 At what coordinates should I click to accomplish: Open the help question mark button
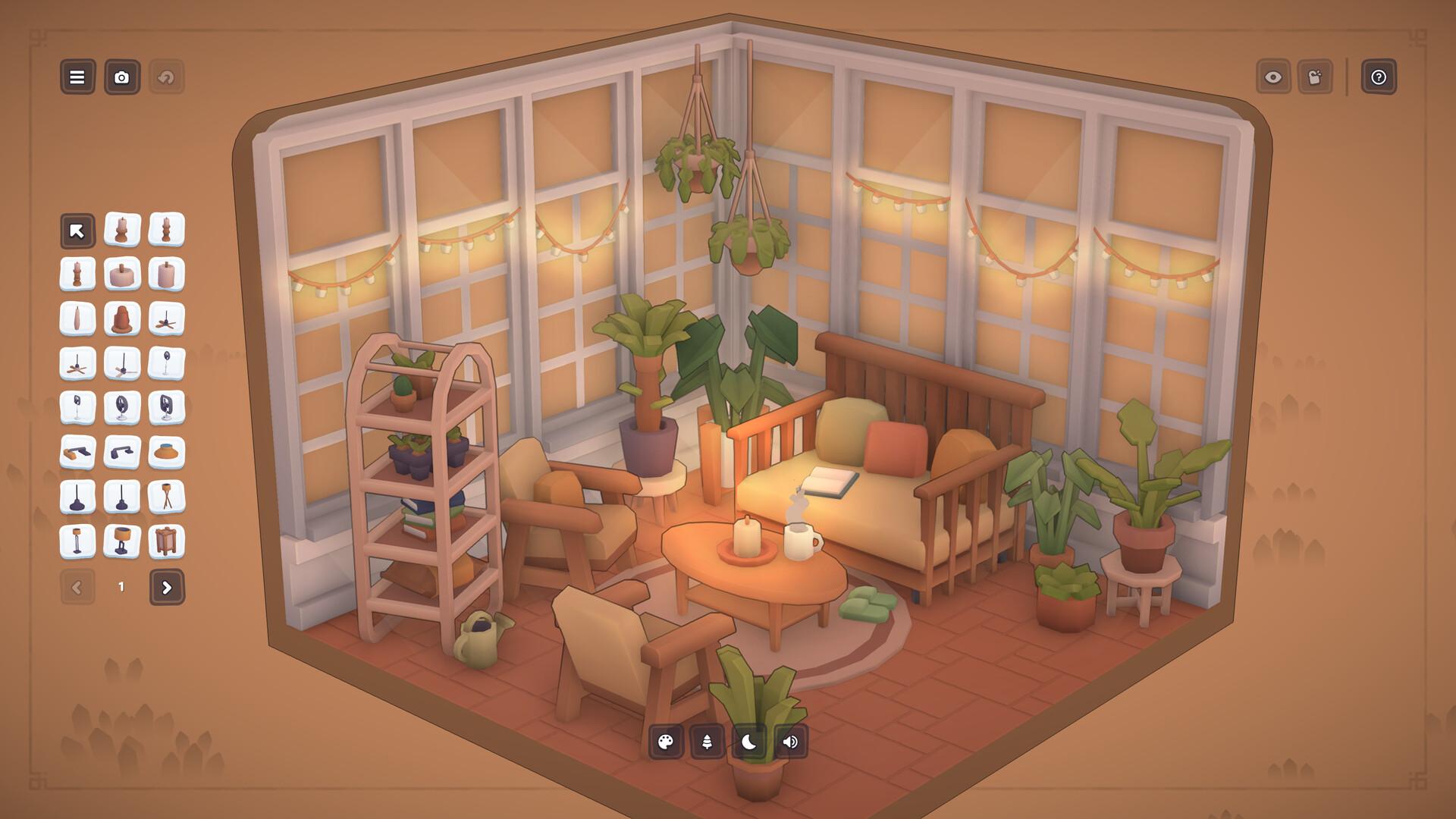tap(1379, 77)
